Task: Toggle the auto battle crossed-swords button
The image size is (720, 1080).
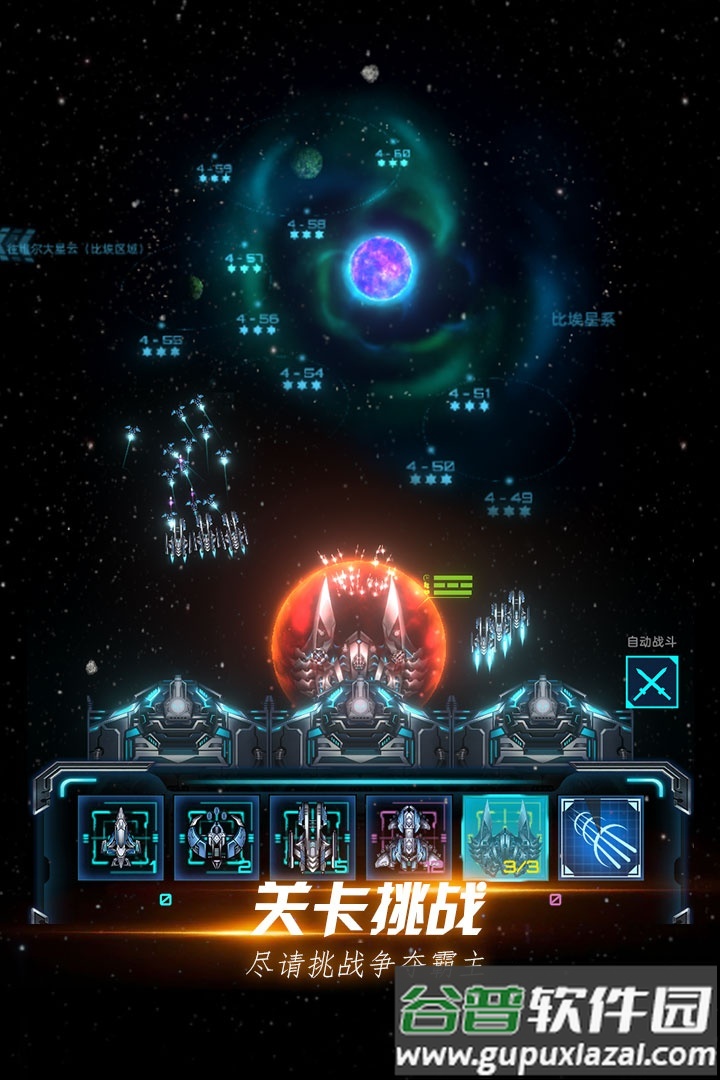Action: pos(651,682)
